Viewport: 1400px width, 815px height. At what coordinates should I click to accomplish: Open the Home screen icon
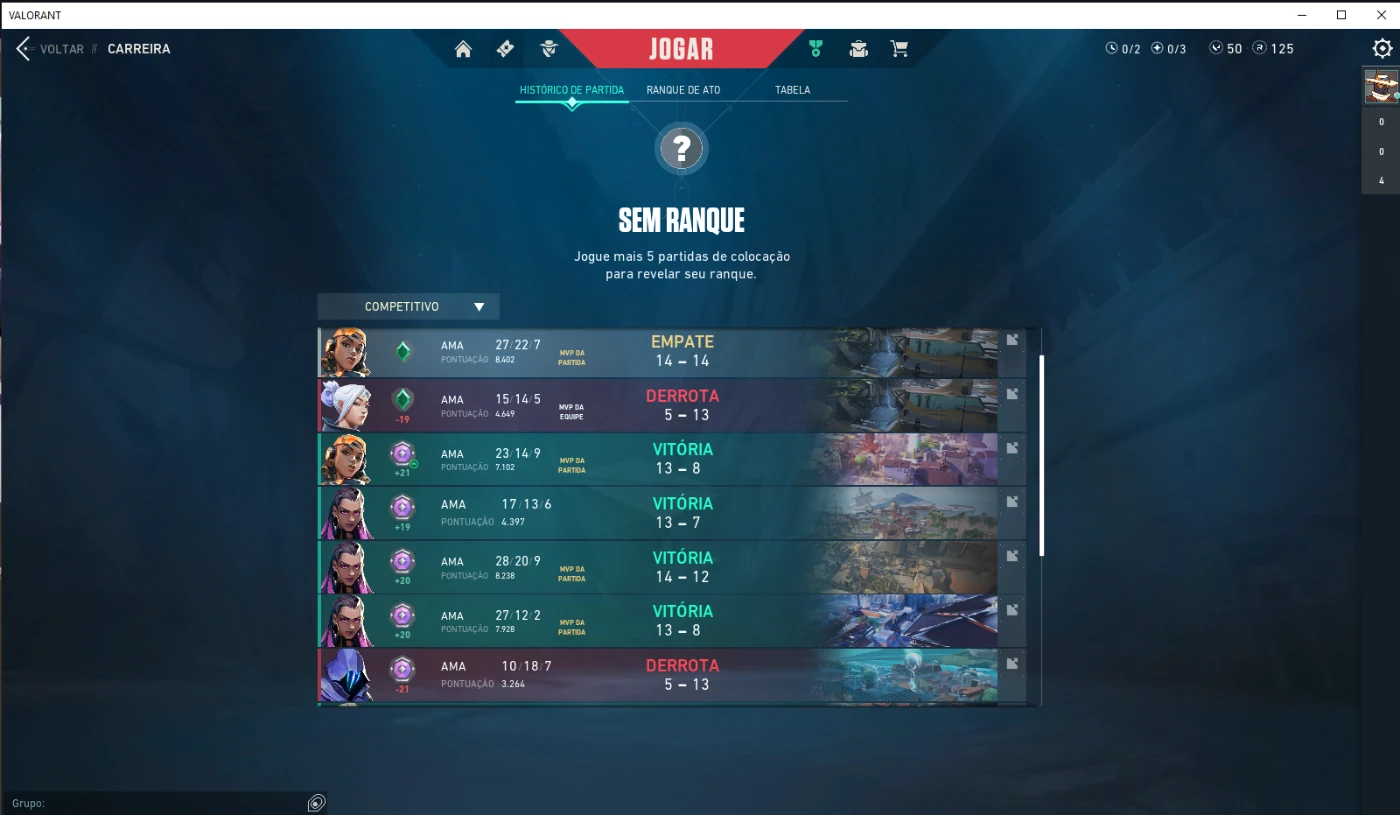(x=463, y=48)
